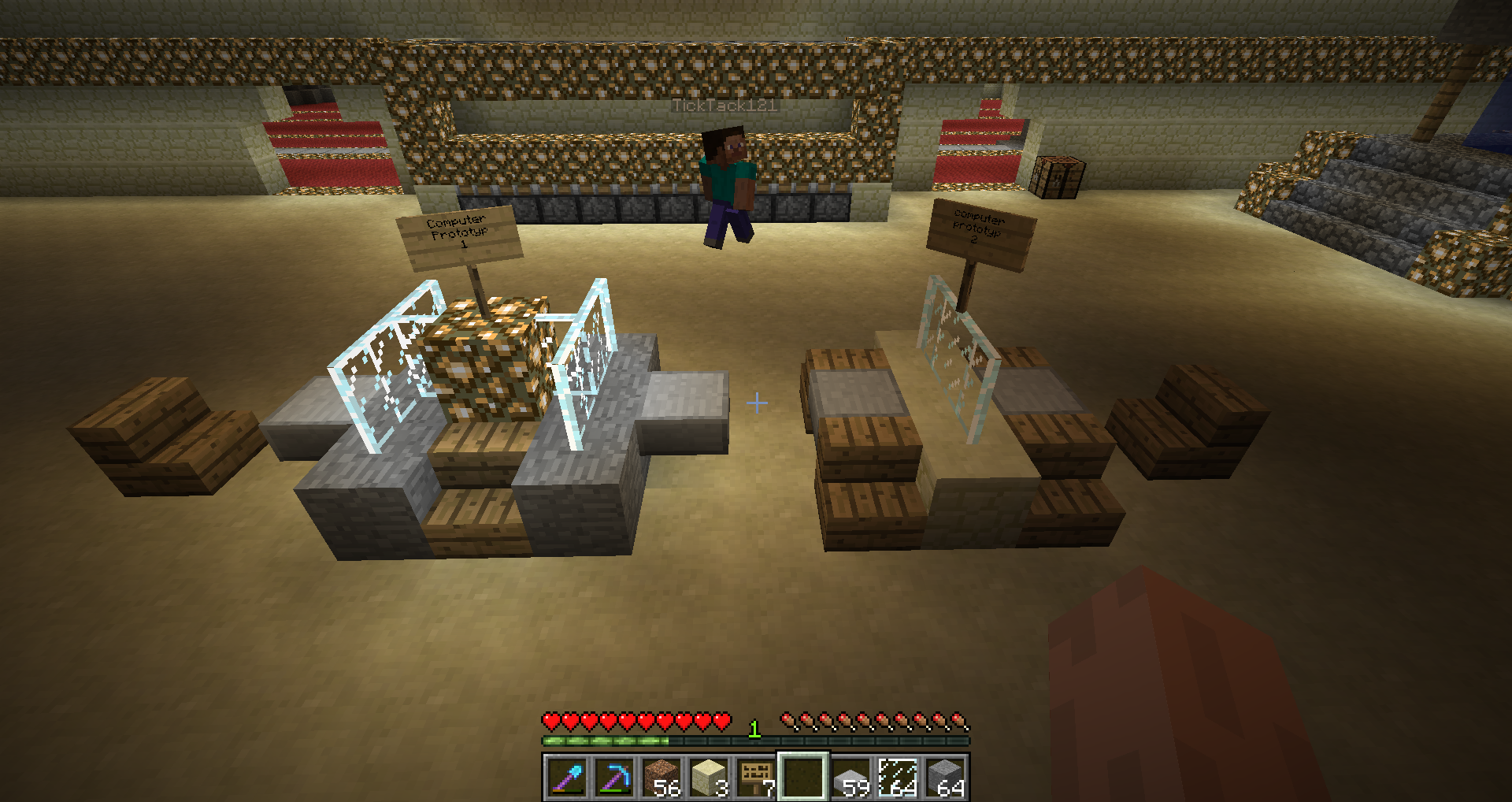Select the glass pane stack

(x=898, y=778)
